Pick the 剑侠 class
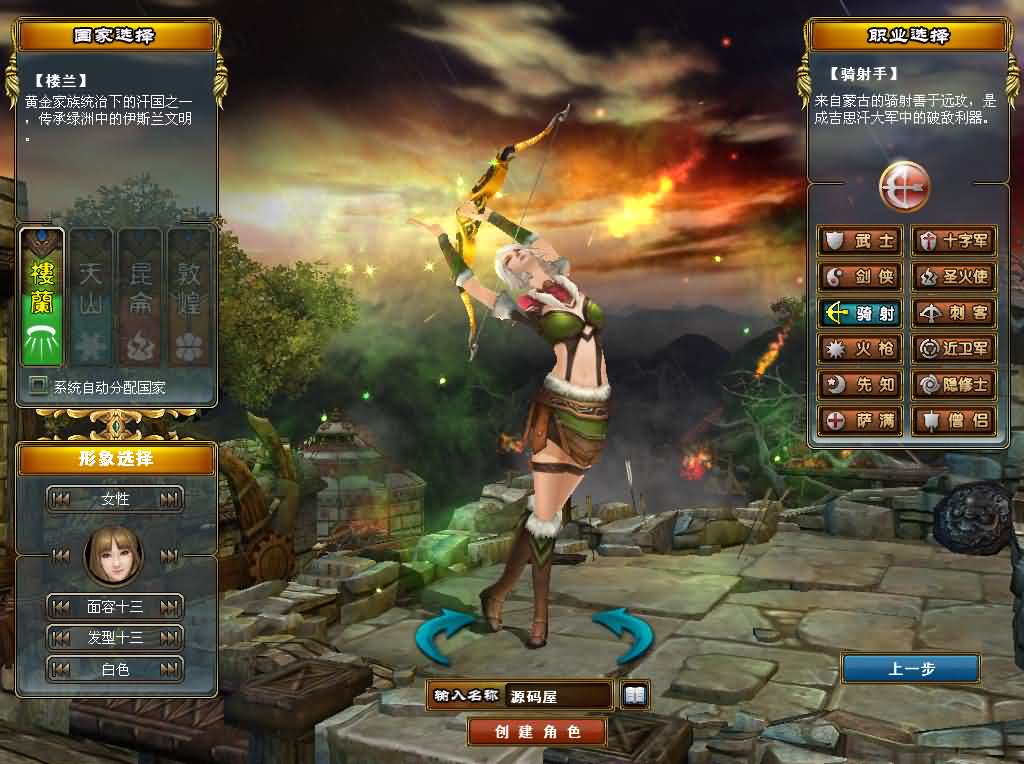The height and width of the screenshot is (764, 1024). click(860, 277)
